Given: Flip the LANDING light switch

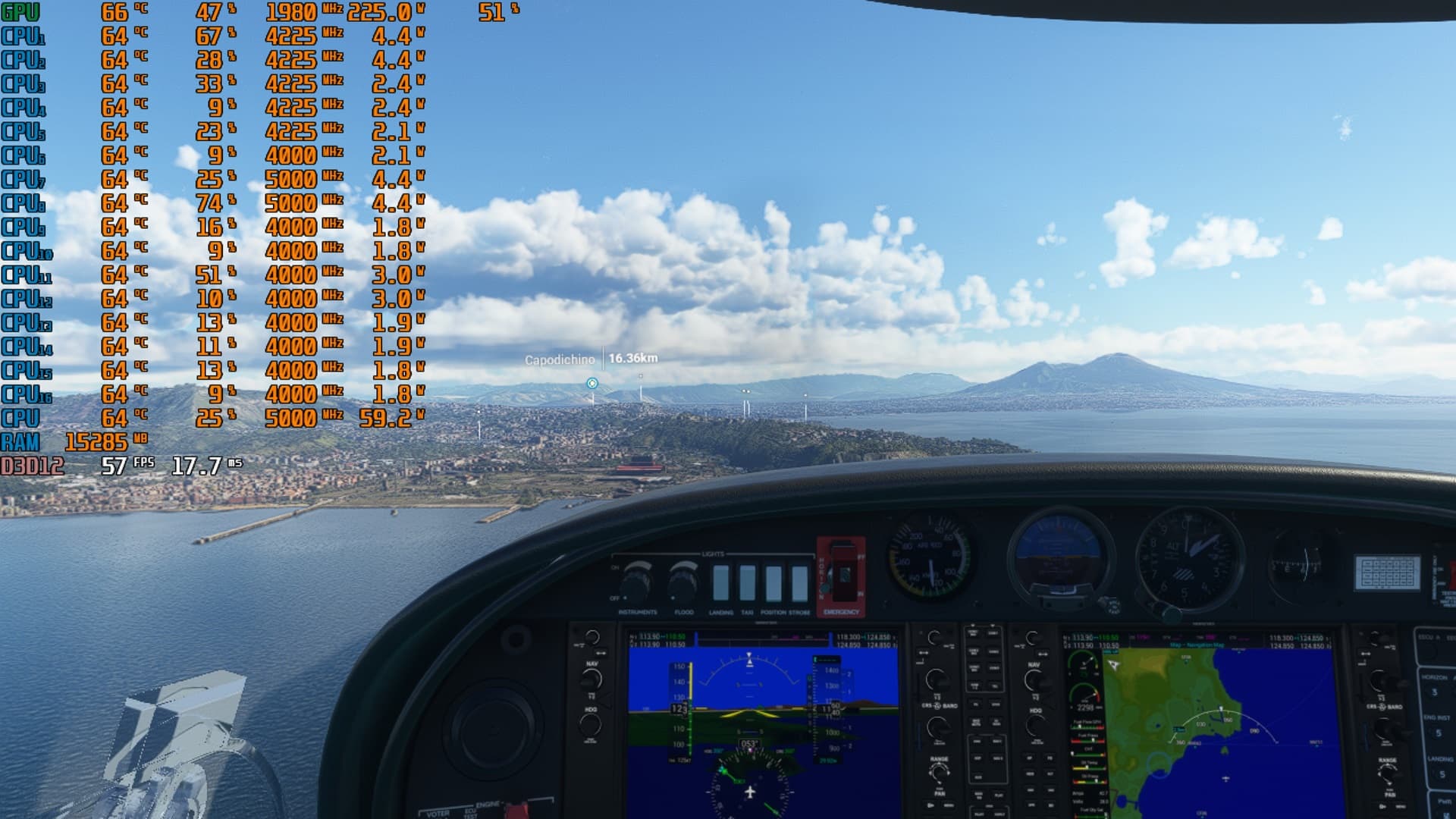Looking at the screenshot, I should pyautogui.click(x=721, y=583).
